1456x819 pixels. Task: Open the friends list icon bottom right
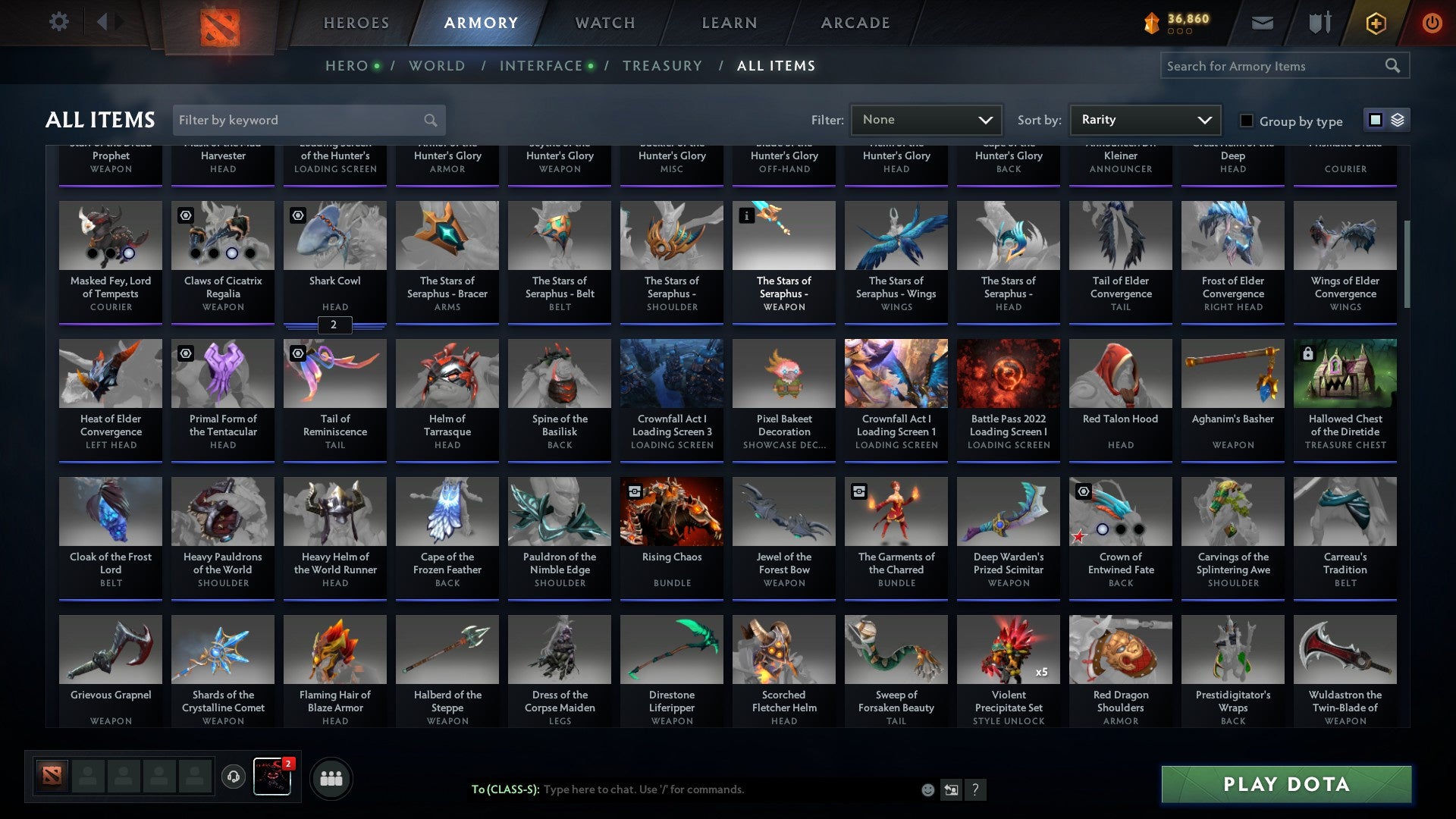point(331,777)
